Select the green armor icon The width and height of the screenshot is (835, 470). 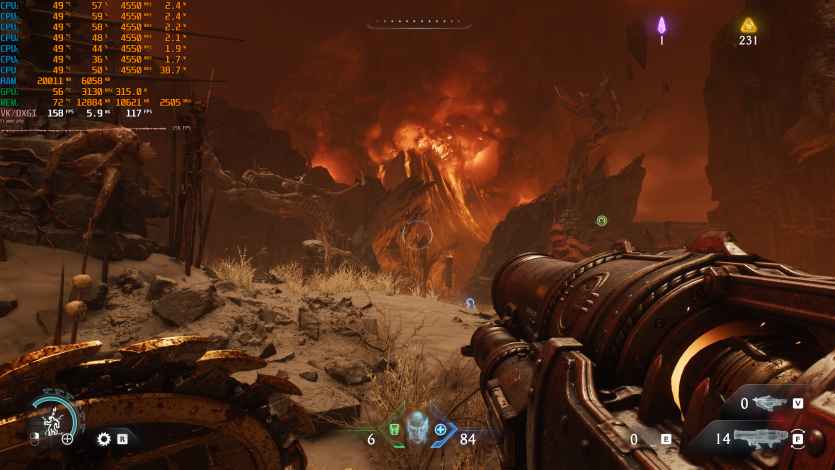(x=394, y=430)
